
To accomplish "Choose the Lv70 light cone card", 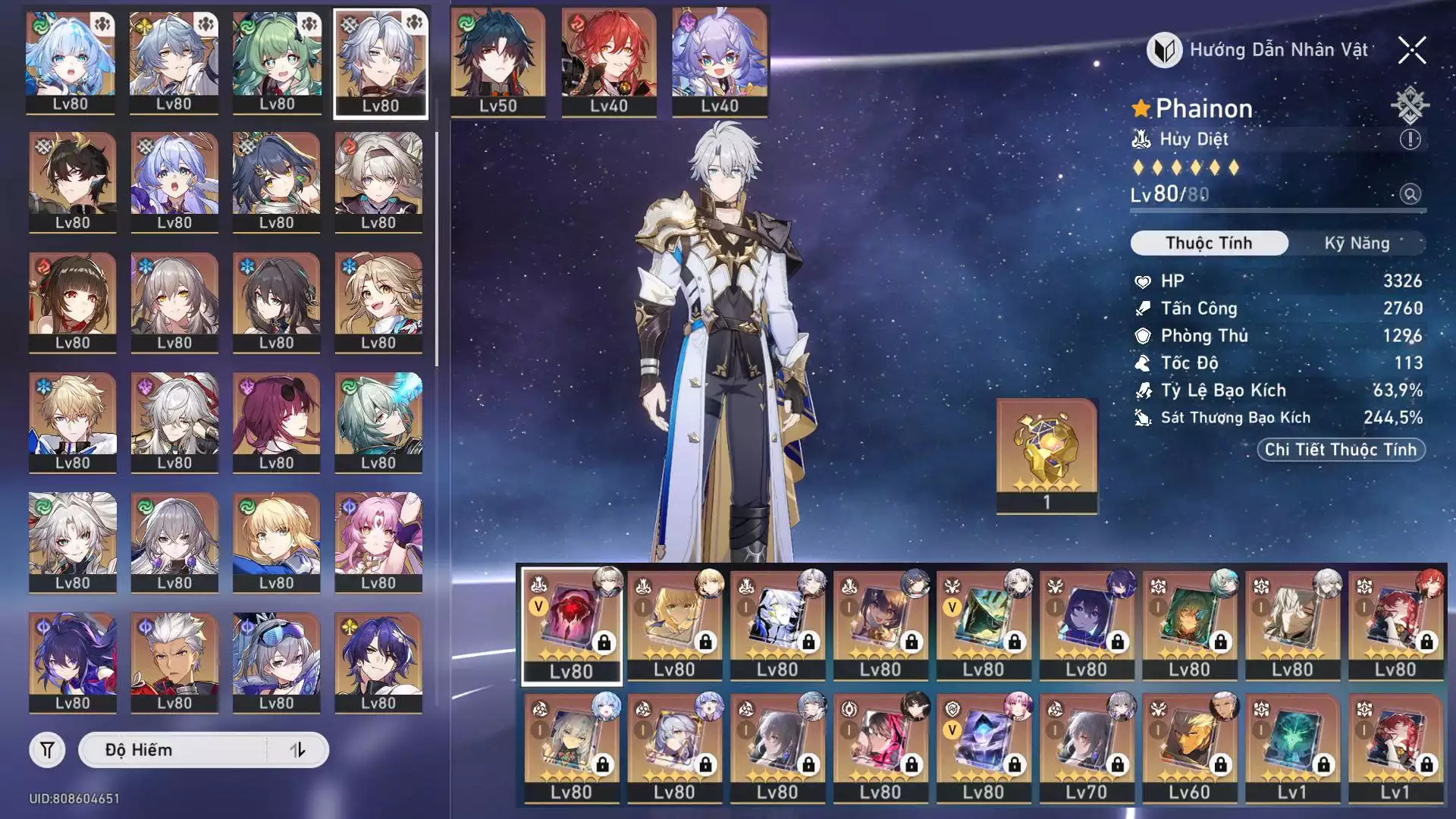I will [1086, 747].
